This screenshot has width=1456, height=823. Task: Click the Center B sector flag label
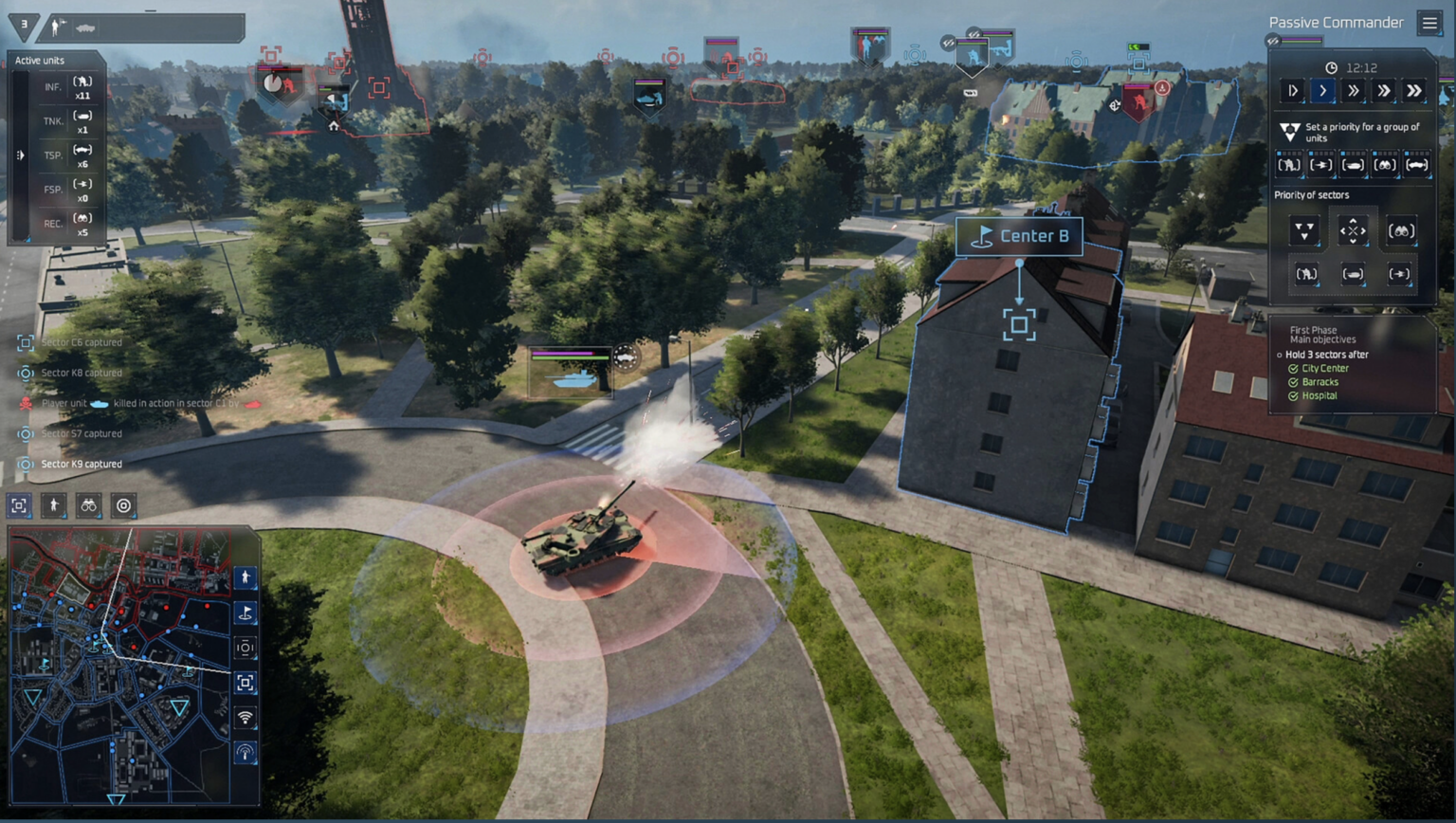[1020, 237]
